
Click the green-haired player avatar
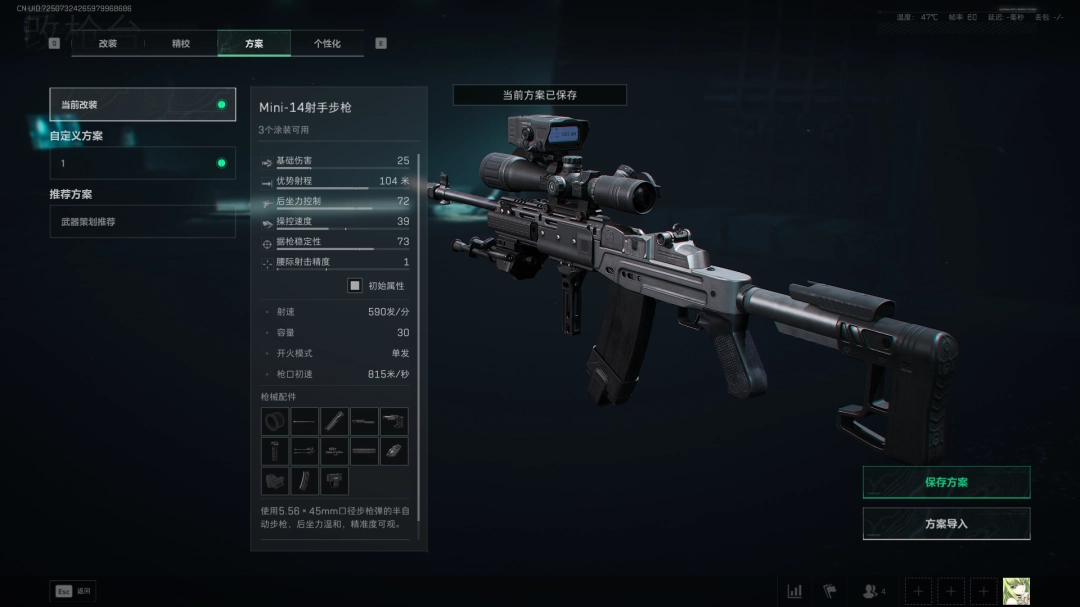pos(1016,591)
